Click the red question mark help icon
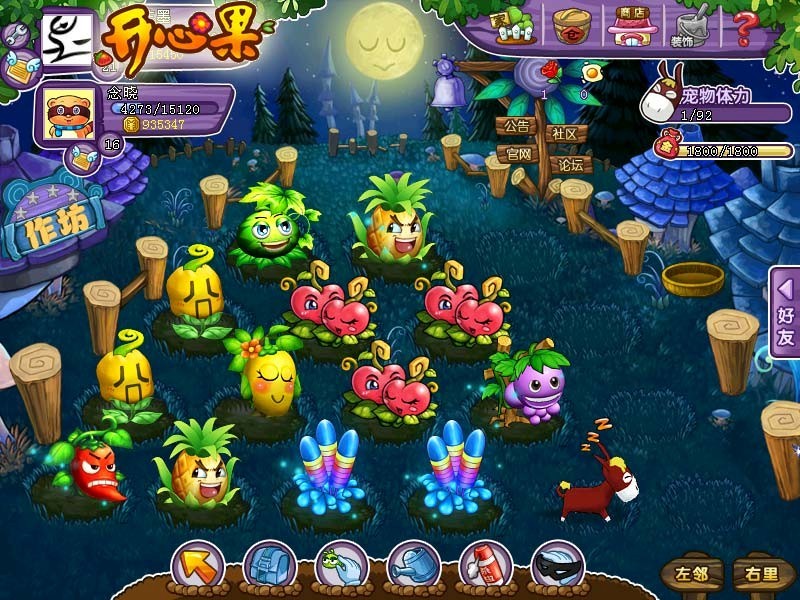 744,26
